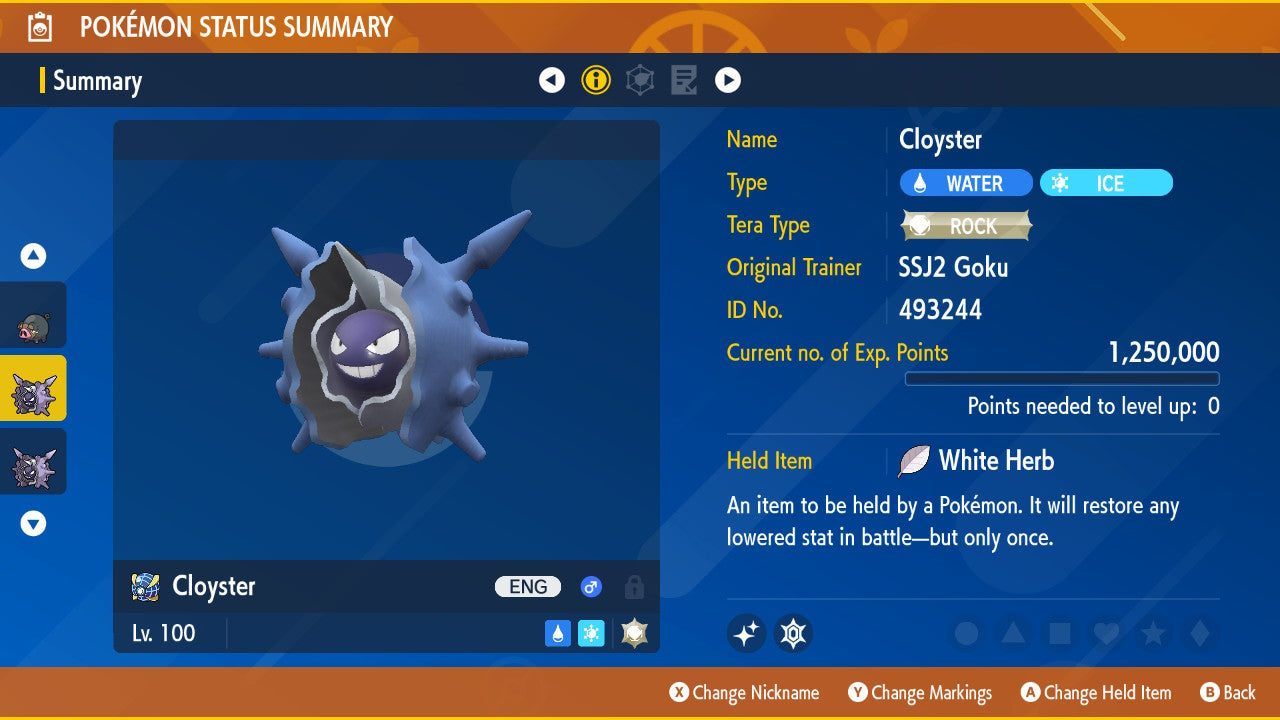This screenshot has height=720, width=1280.
Task: Go to the previous summary page arrow
Action: click(552, 80)
